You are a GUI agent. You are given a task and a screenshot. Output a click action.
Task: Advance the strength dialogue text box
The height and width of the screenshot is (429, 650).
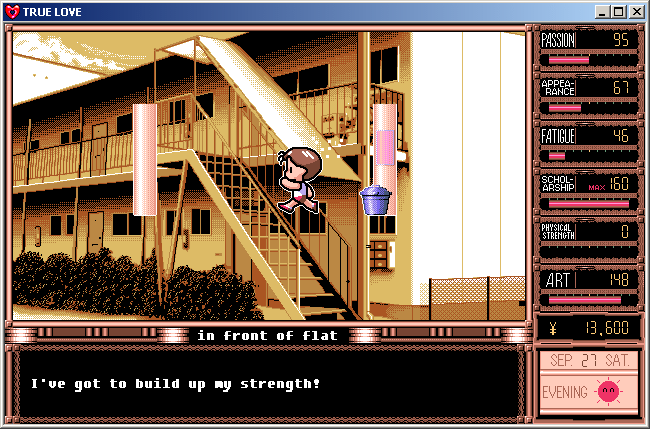[x=266, y=384]
